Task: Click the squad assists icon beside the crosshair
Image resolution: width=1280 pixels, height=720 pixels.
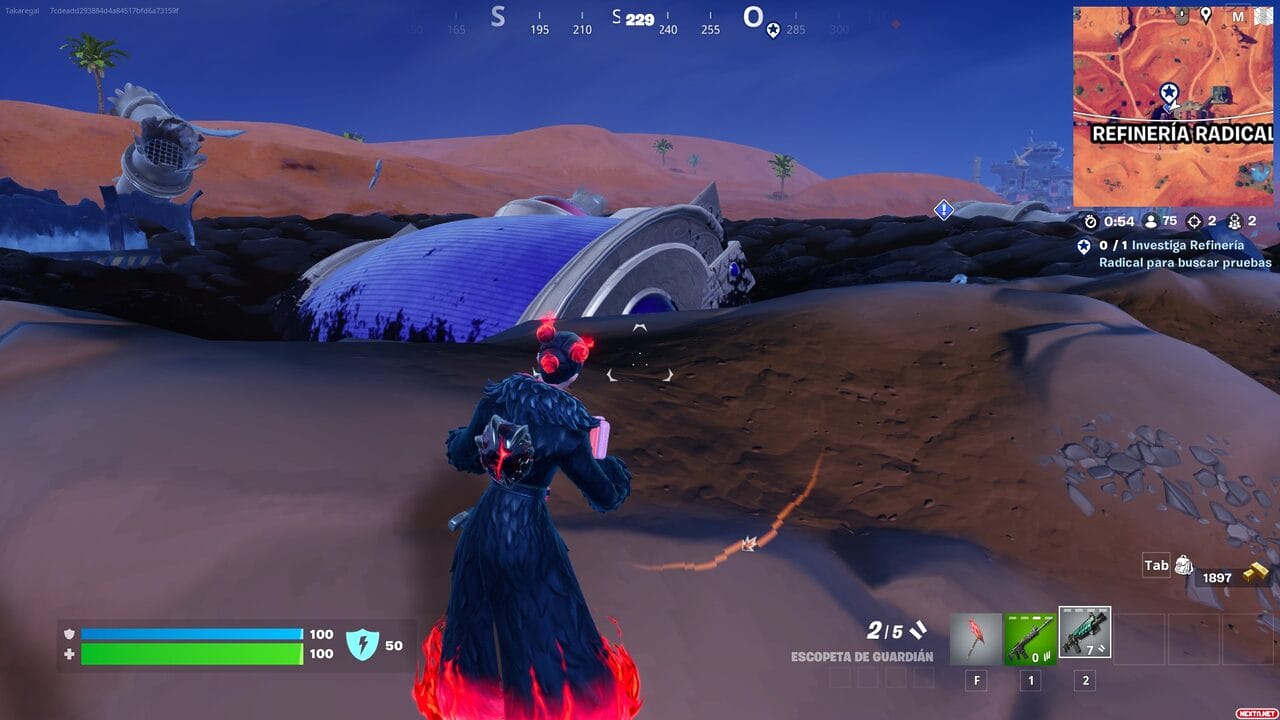Action: coord(1236,222)
